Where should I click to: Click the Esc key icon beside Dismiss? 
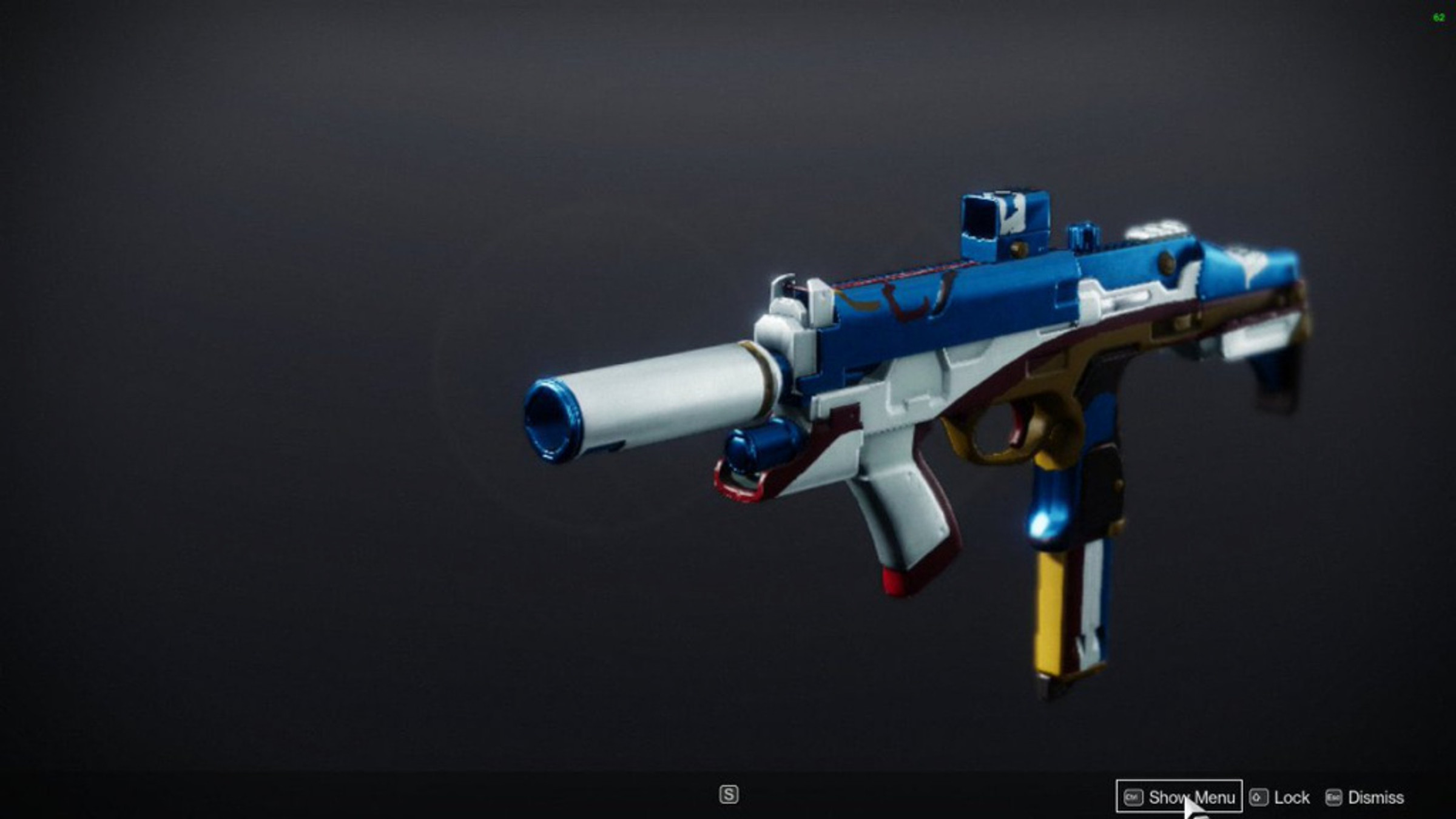[1334, 796]
